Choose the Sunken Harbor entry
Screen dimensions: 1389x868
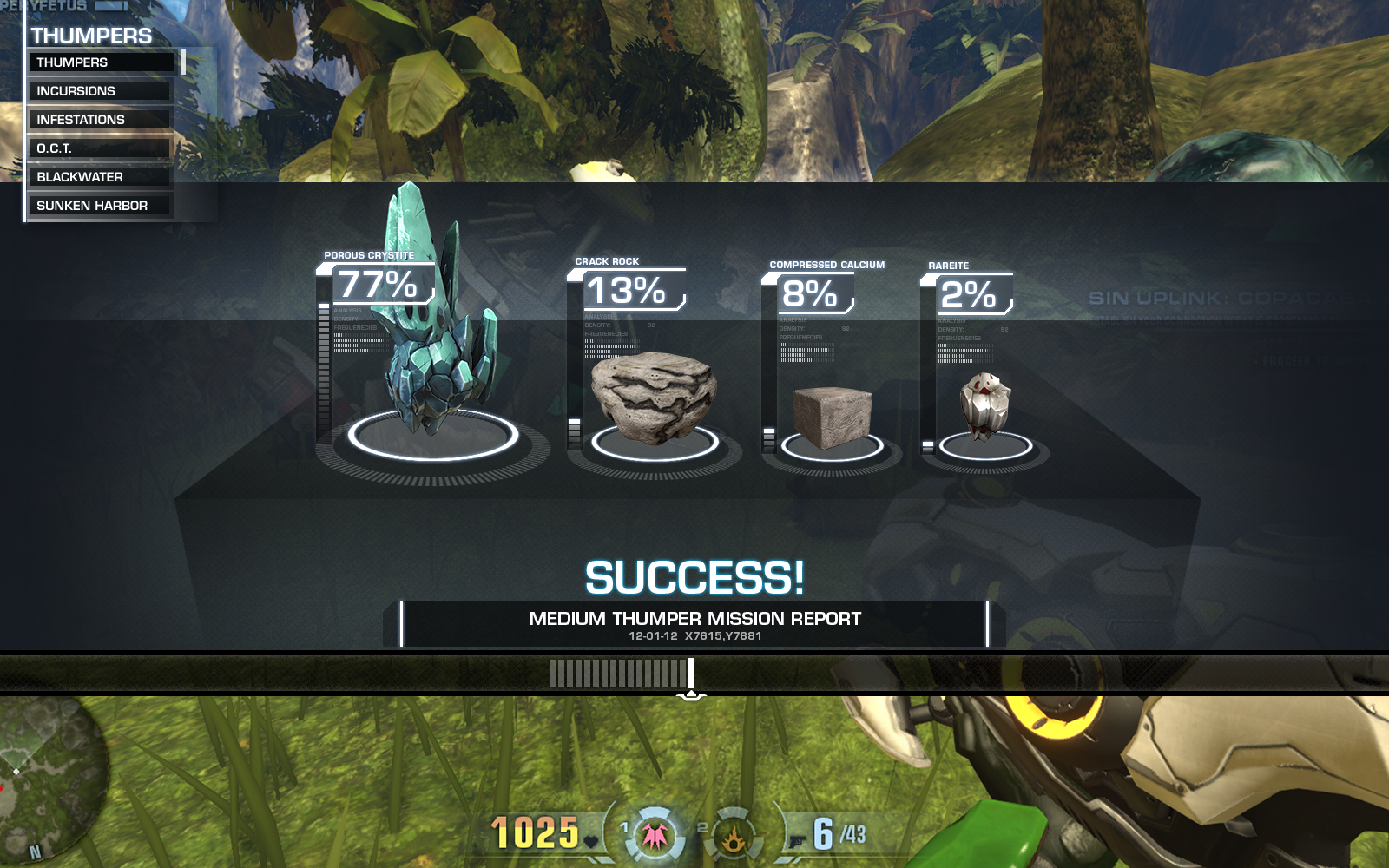coord(101,206)
